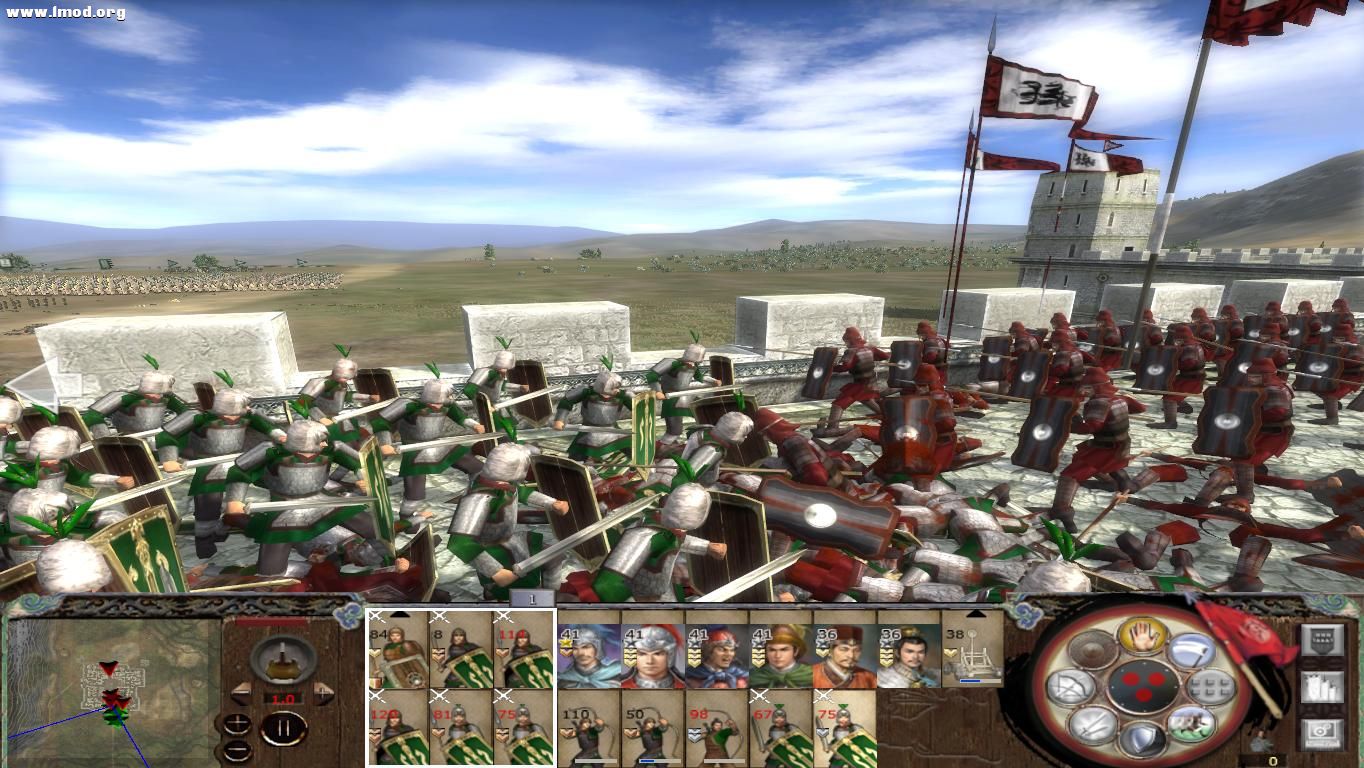
Task: Select the Halt command on the orders wheel
Action: pyautogui.click(x=1142, y=637)
